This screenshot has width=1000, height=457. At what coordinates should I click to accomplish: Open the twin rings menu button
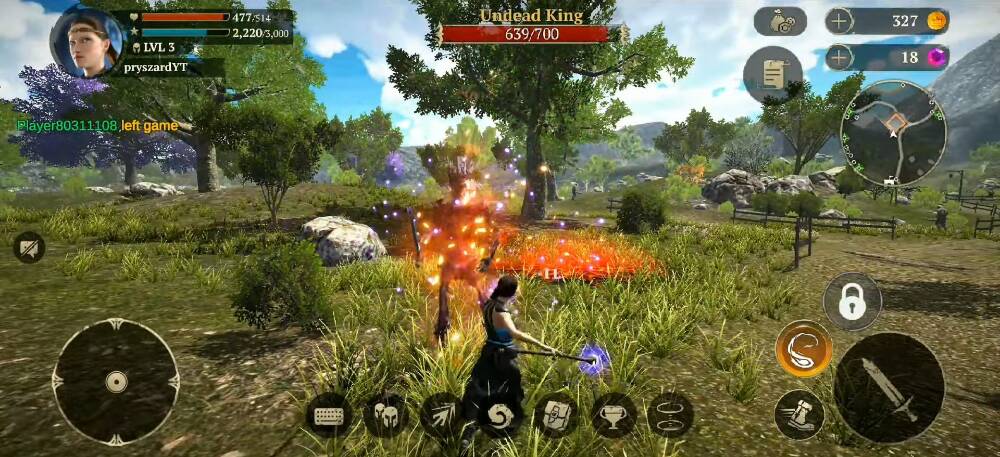[670, 415]
